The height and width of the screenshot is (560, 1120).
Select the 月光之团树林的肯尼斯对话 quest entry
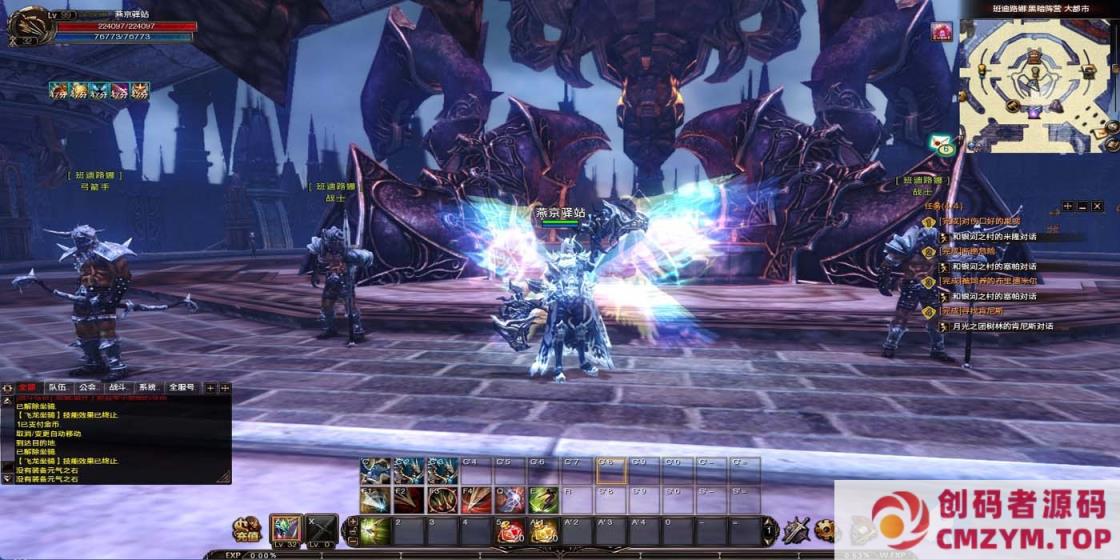point(1002,326)
